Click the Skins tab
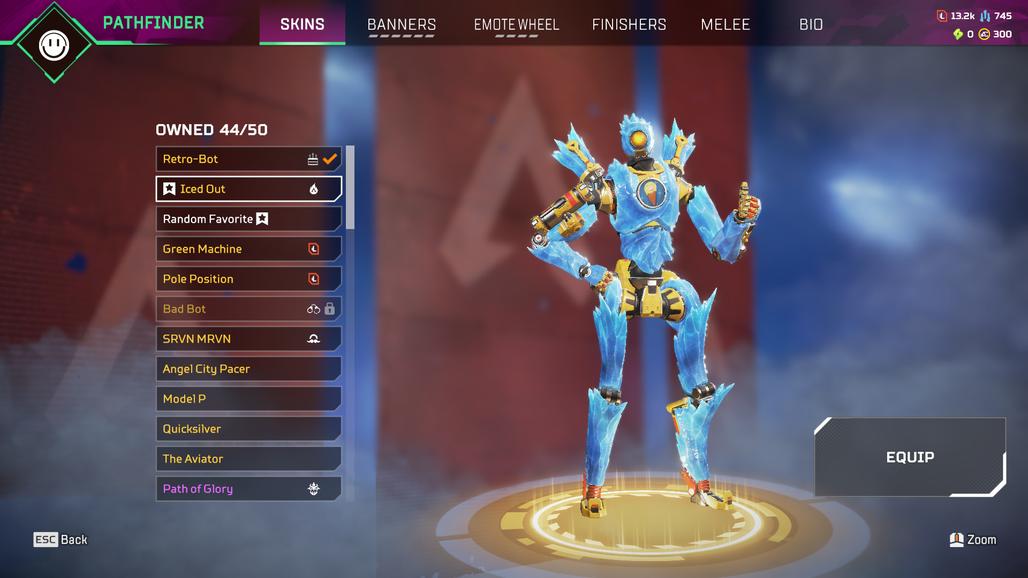The width and height of the screenshot is (1028, 578). pyautogui.click(x=302, y=24)
